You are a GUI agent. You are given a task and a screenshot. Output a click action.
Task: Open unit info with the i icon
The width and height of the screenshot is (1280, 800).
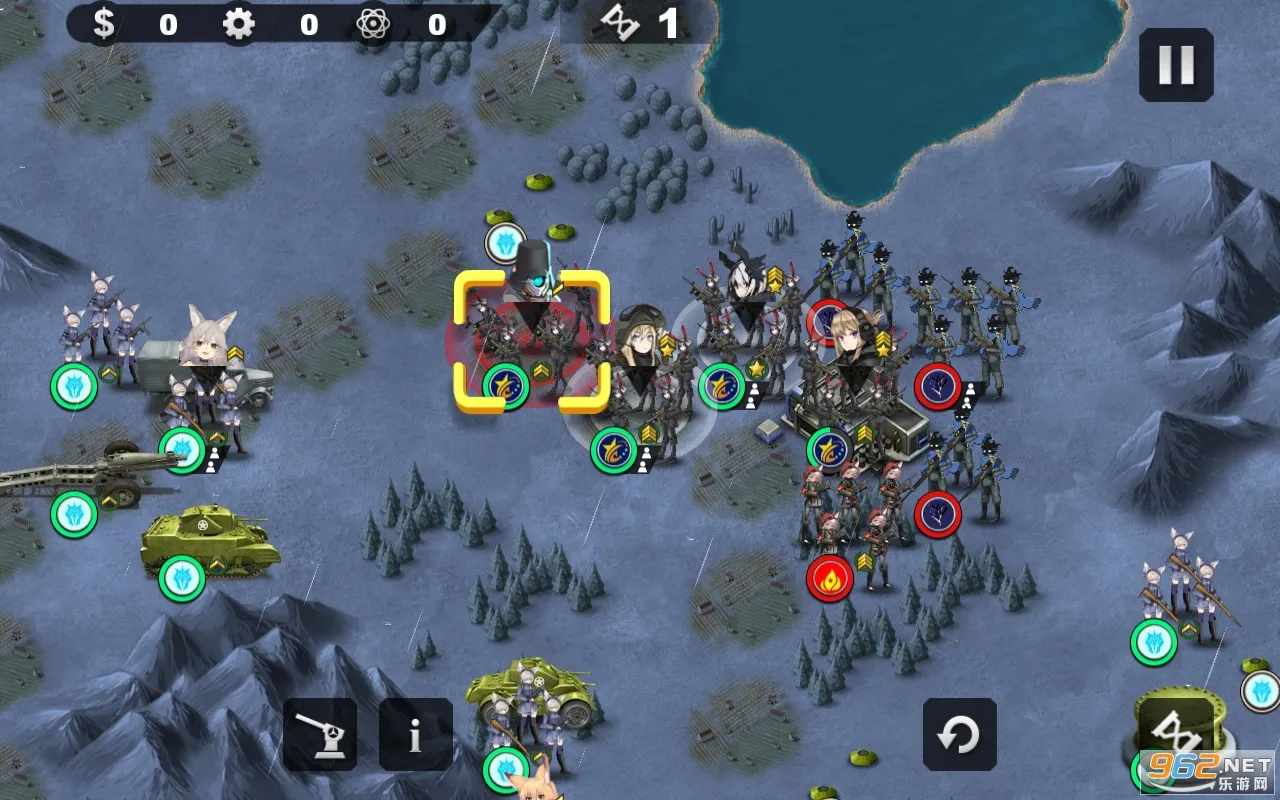416,734
